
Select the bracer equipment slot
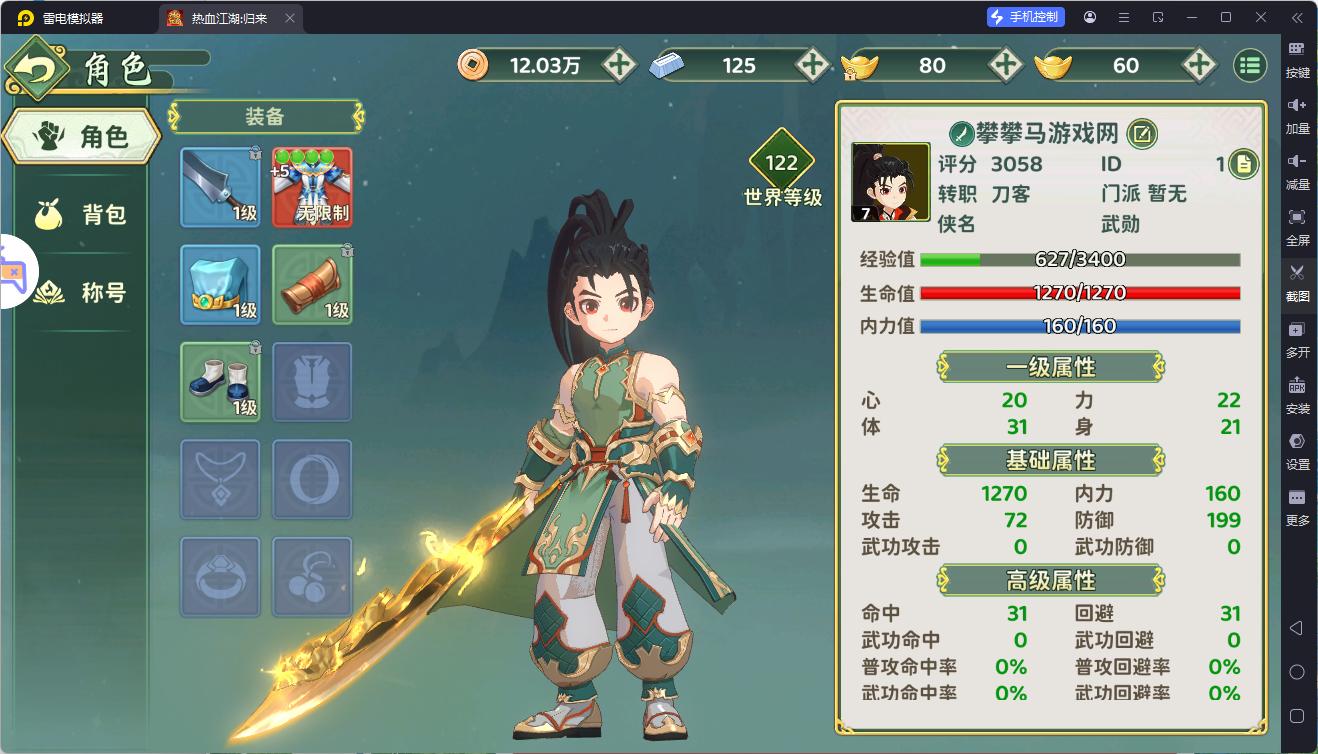(312, 285)
